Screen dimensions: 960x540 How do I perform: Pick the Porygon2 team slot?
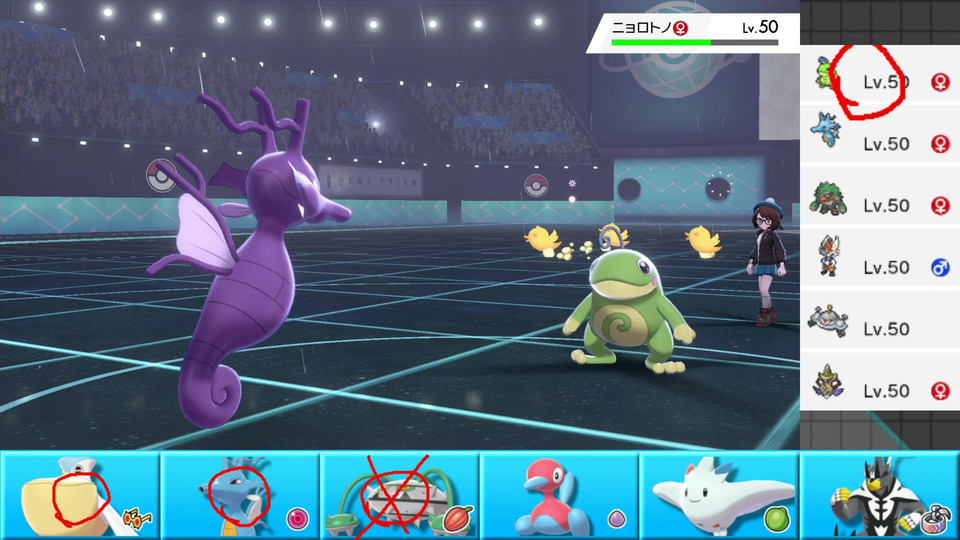coord(560,495)
